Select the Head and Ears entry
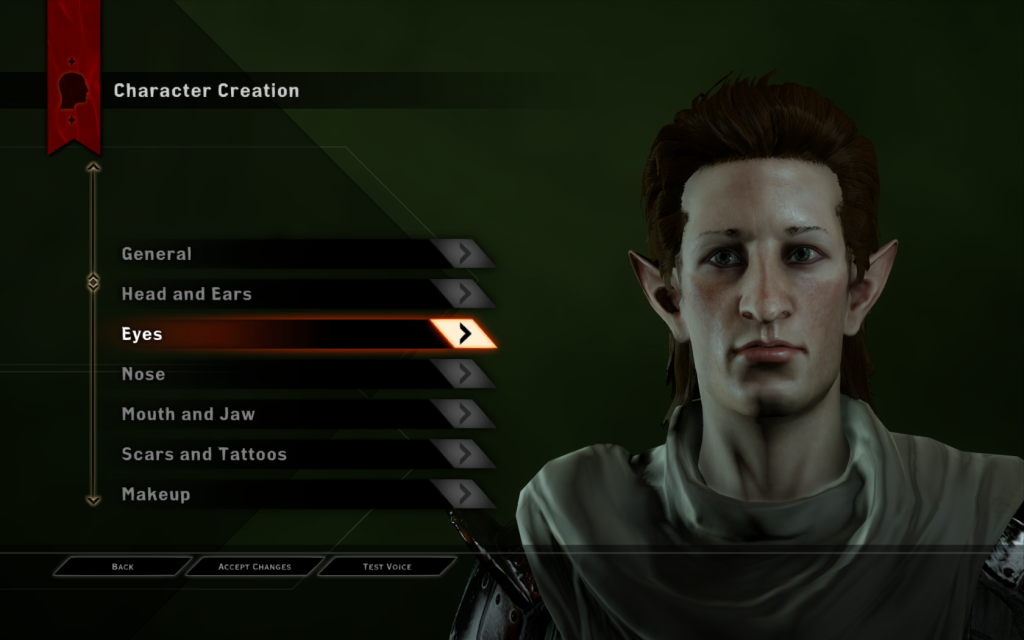The image size is (1024, 640). click(300, 294)
